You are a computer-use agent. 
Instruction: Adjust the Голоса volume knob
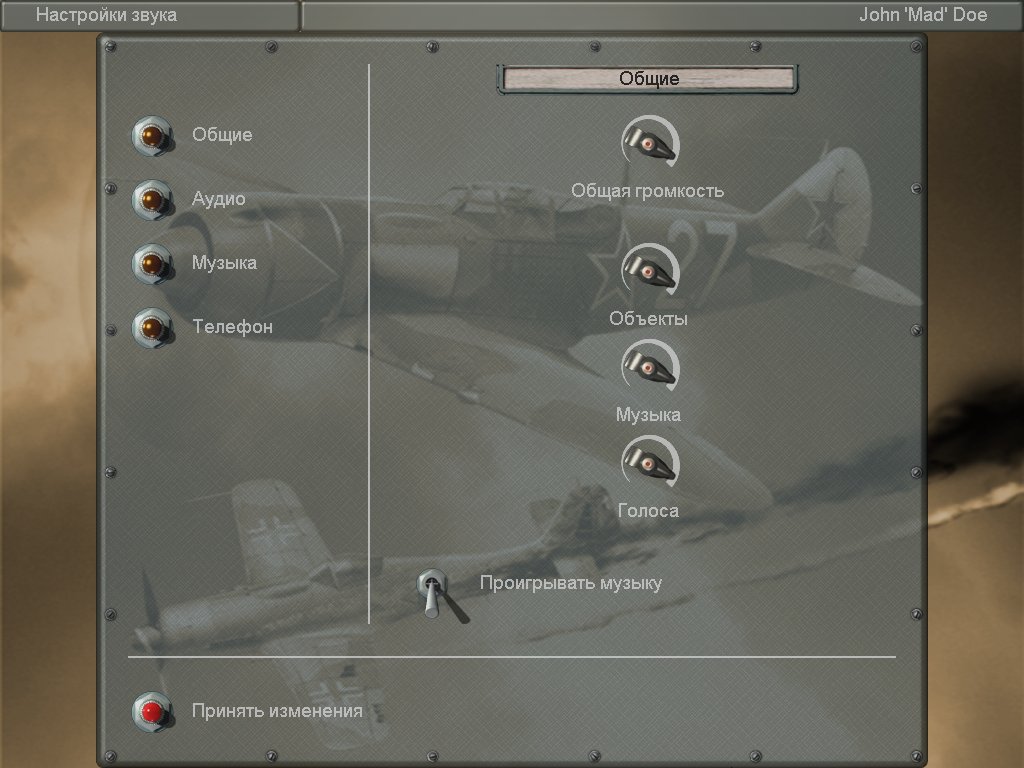tap(648, 464)
